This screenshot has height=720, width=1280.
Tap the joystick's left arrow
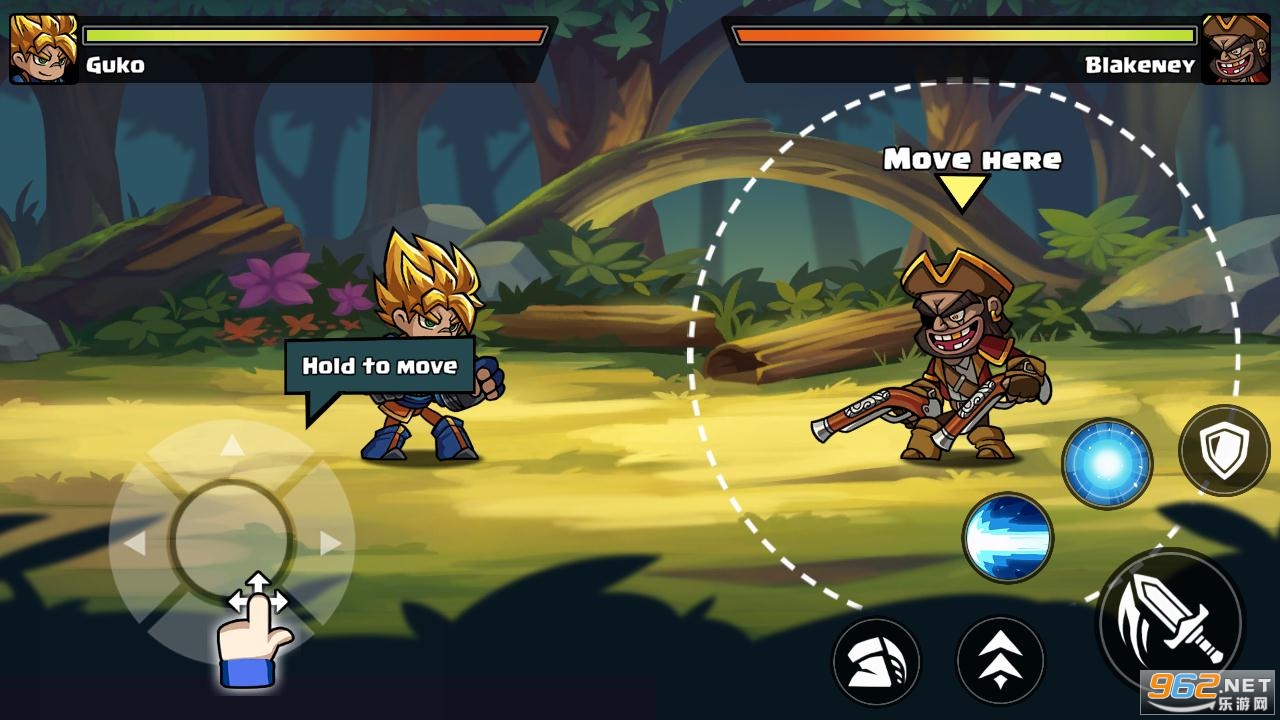(134, 543)
